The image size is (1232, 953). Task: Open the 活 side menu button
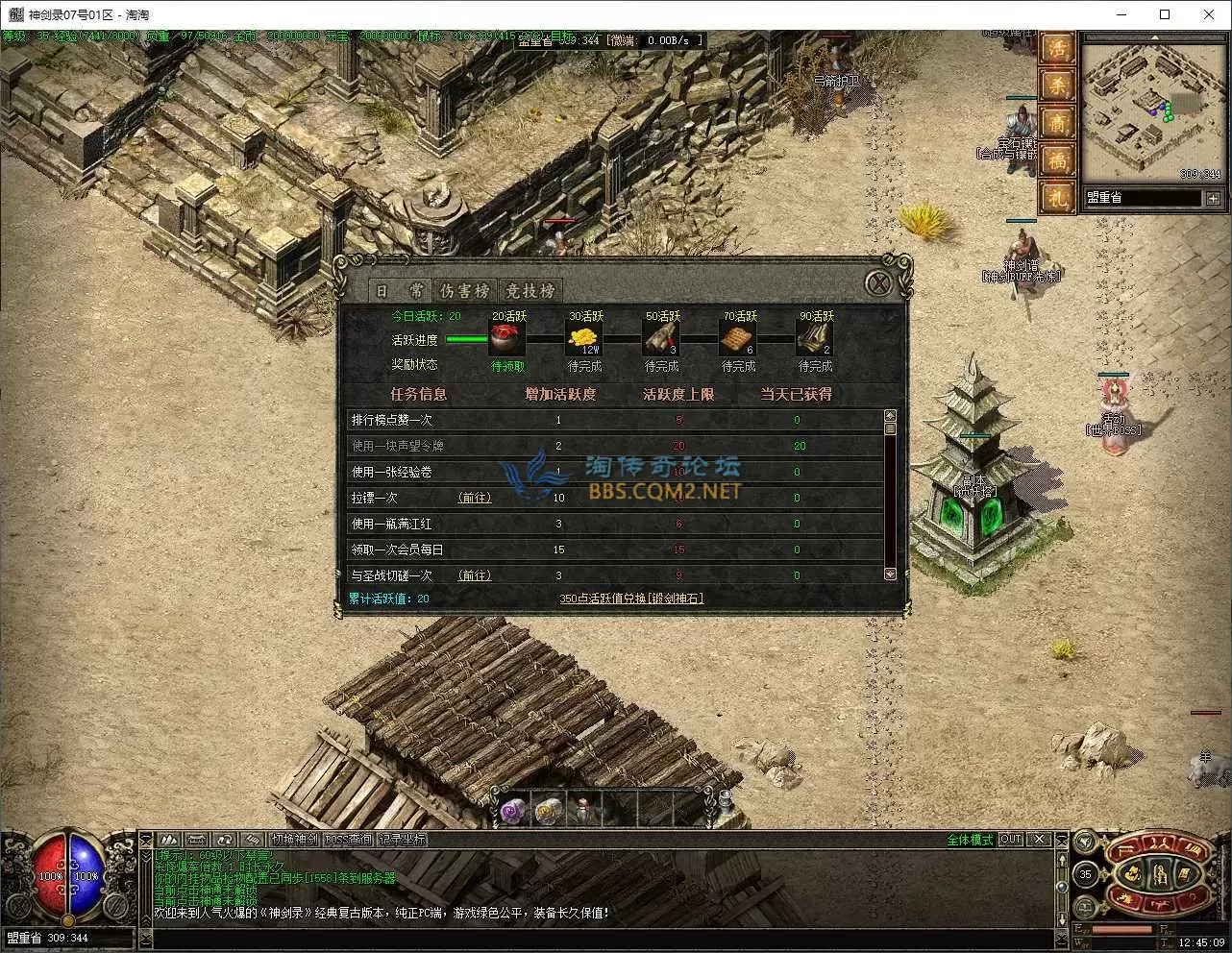click(x=1057, y=49)
